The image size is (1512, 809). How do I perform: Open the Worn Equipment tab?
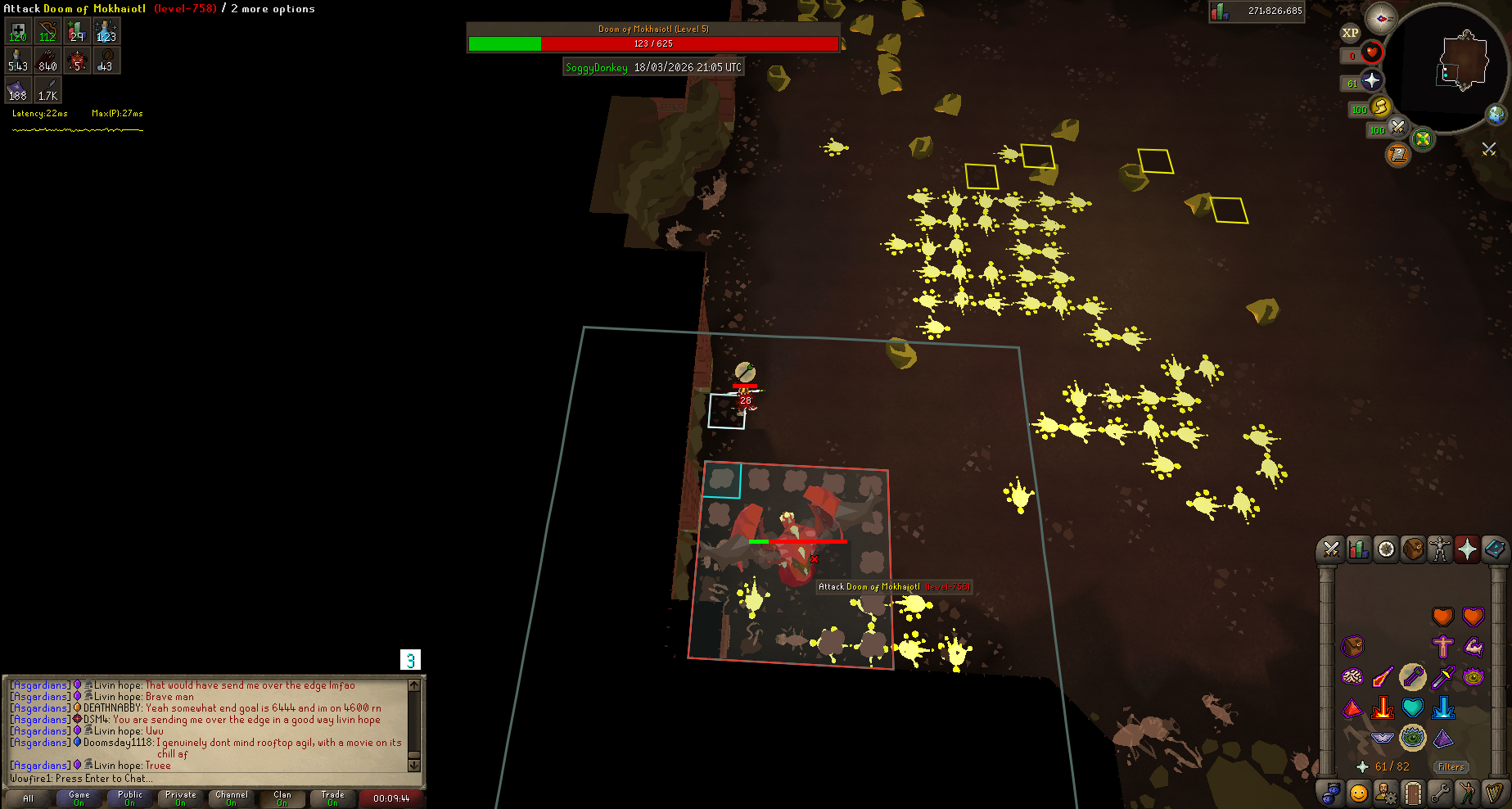pos(1440,549)
